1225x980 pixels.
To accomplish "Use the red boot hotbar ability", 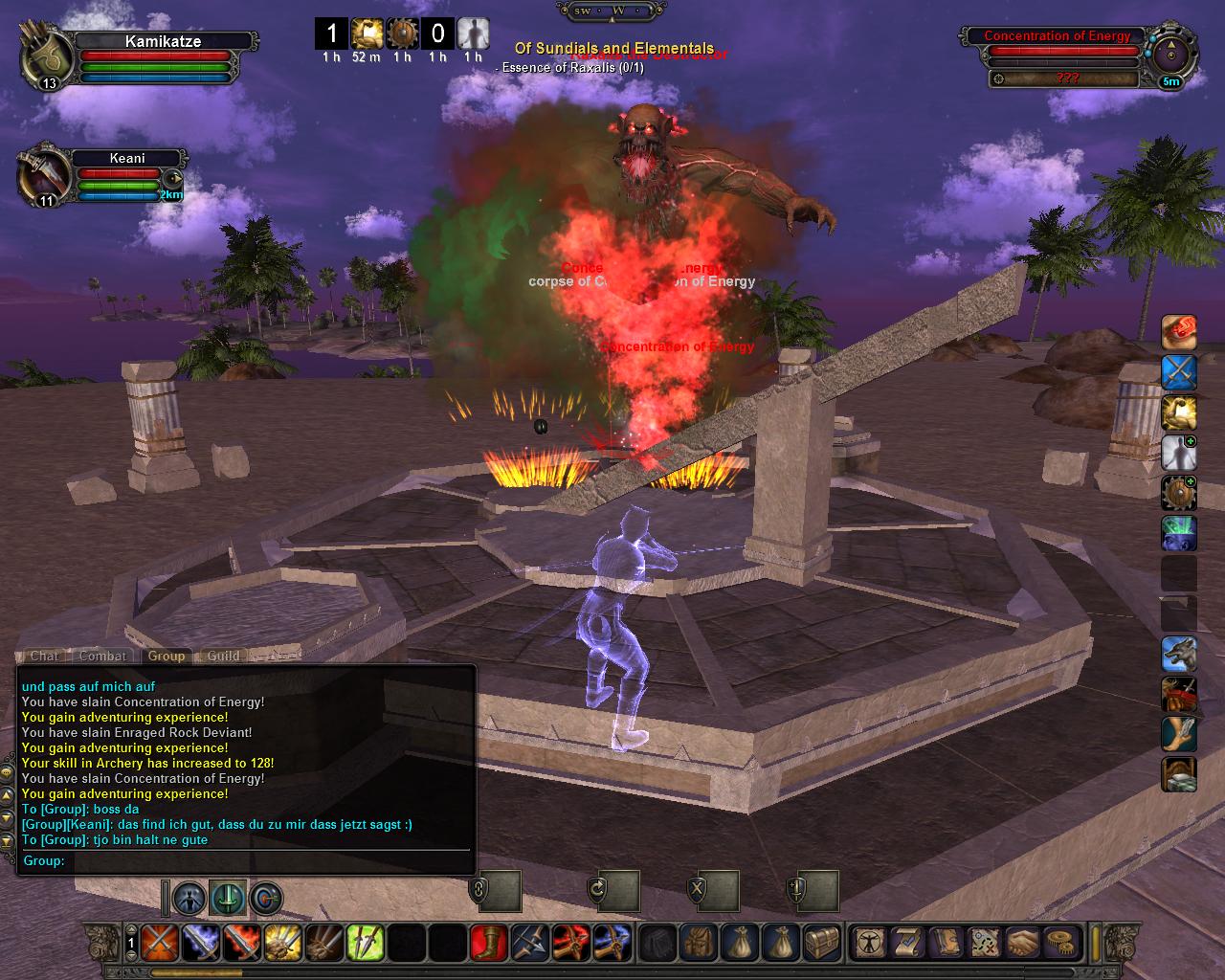I will tap(488, 943).
